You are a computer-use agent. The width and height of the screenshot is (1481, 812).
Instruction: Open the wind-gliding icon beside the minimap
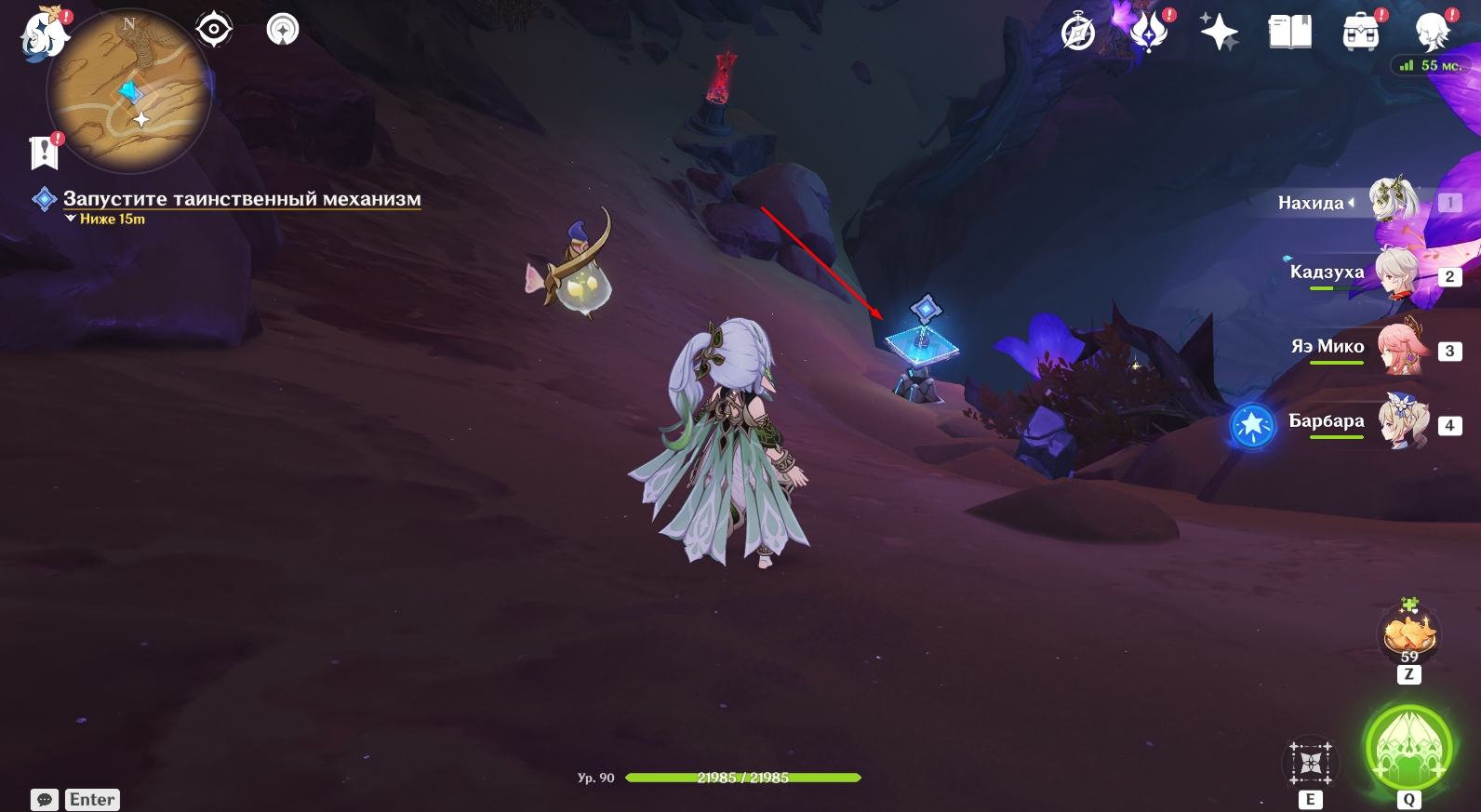283,30
